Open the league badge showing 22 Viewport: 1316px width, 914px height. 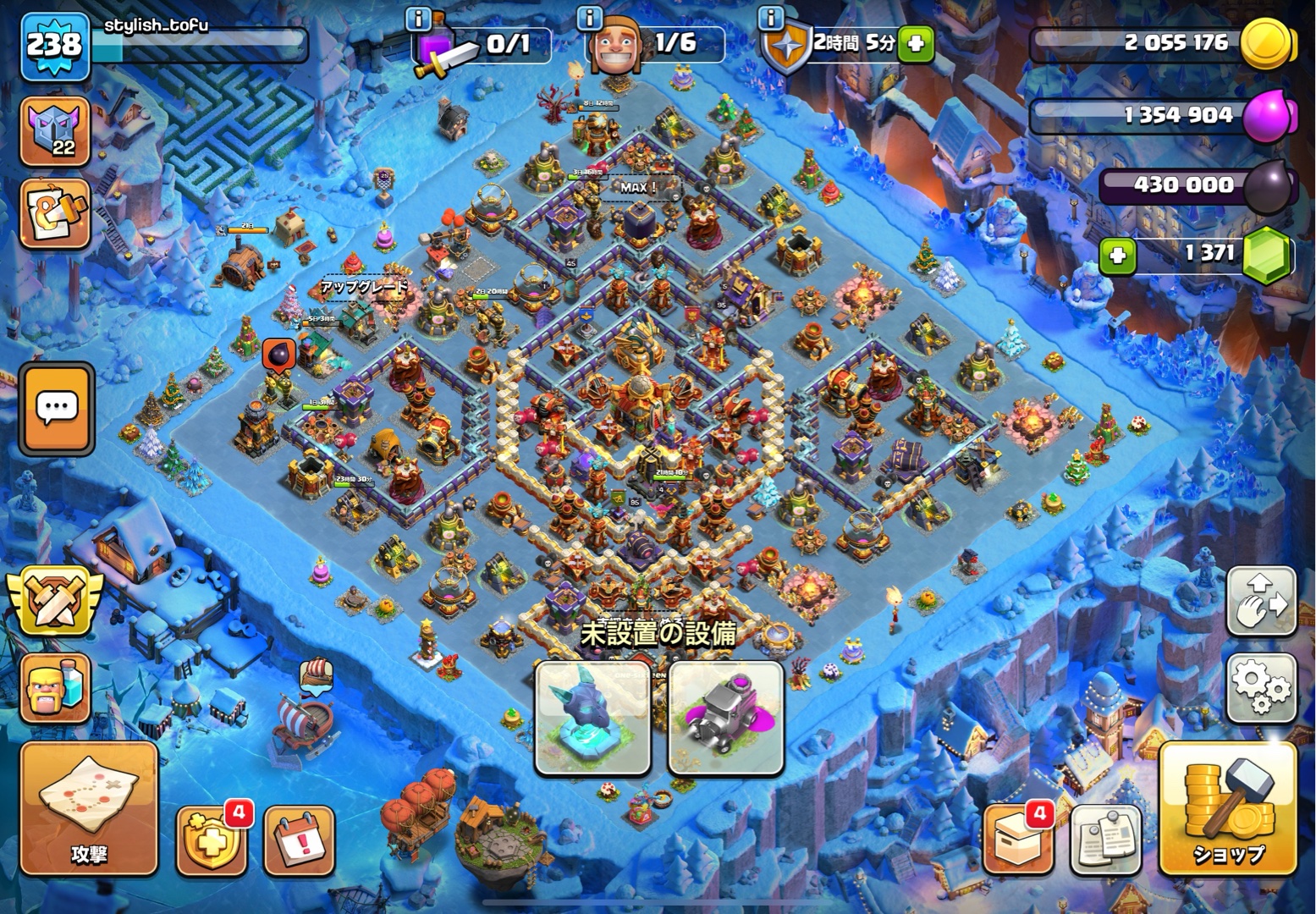(55, 131)
